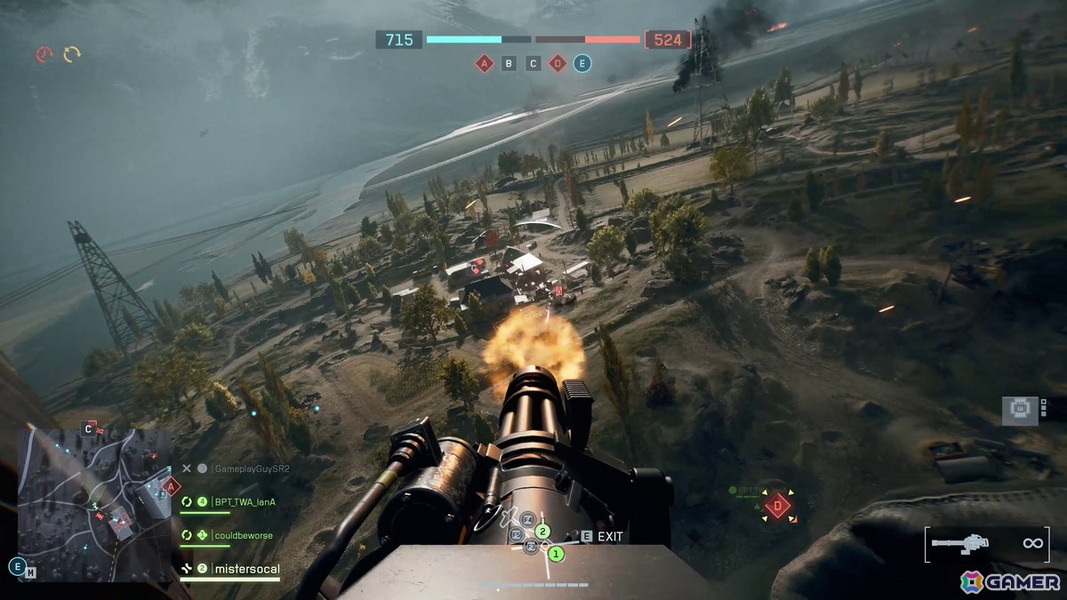Select the minigun weapon icon

coord(960,543)
